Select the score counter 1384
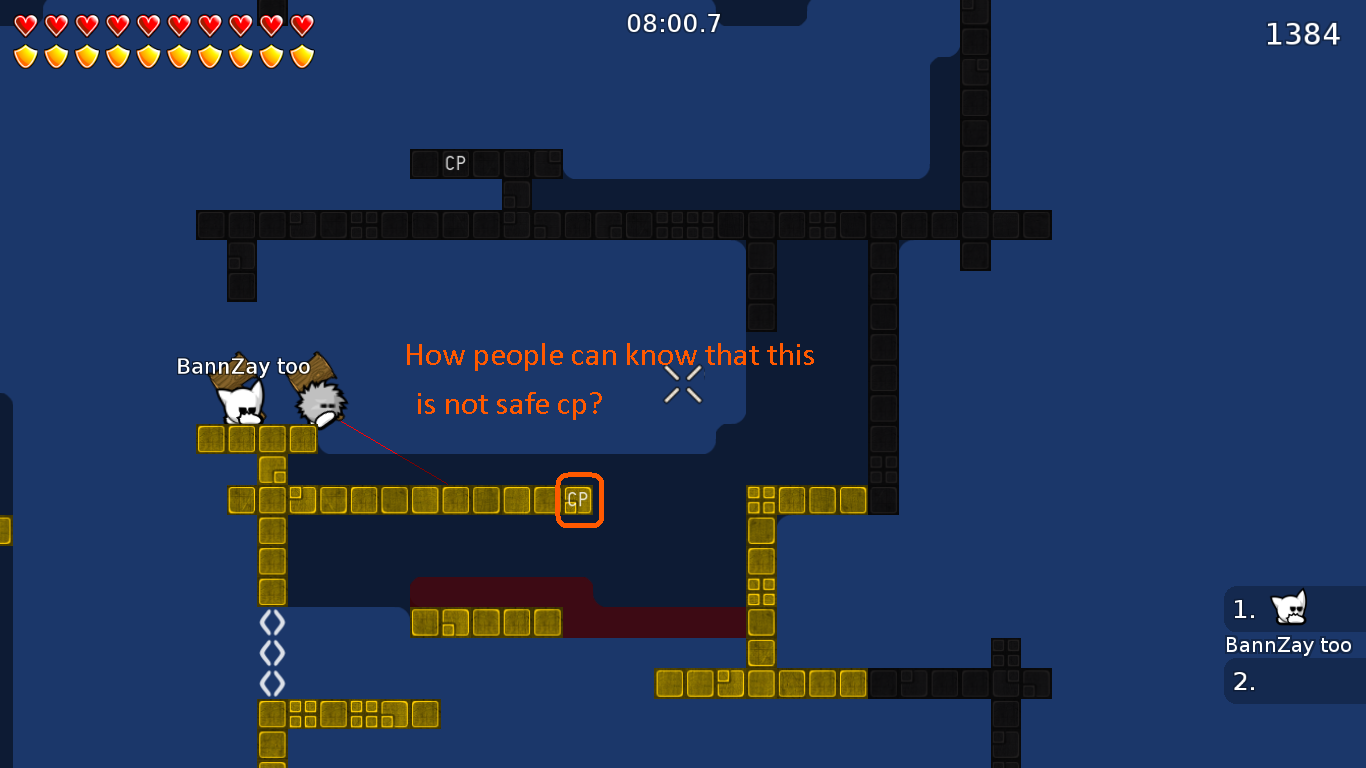Image resolution: width=1366 pixels, height=768 pixels. click(1303, 33)
